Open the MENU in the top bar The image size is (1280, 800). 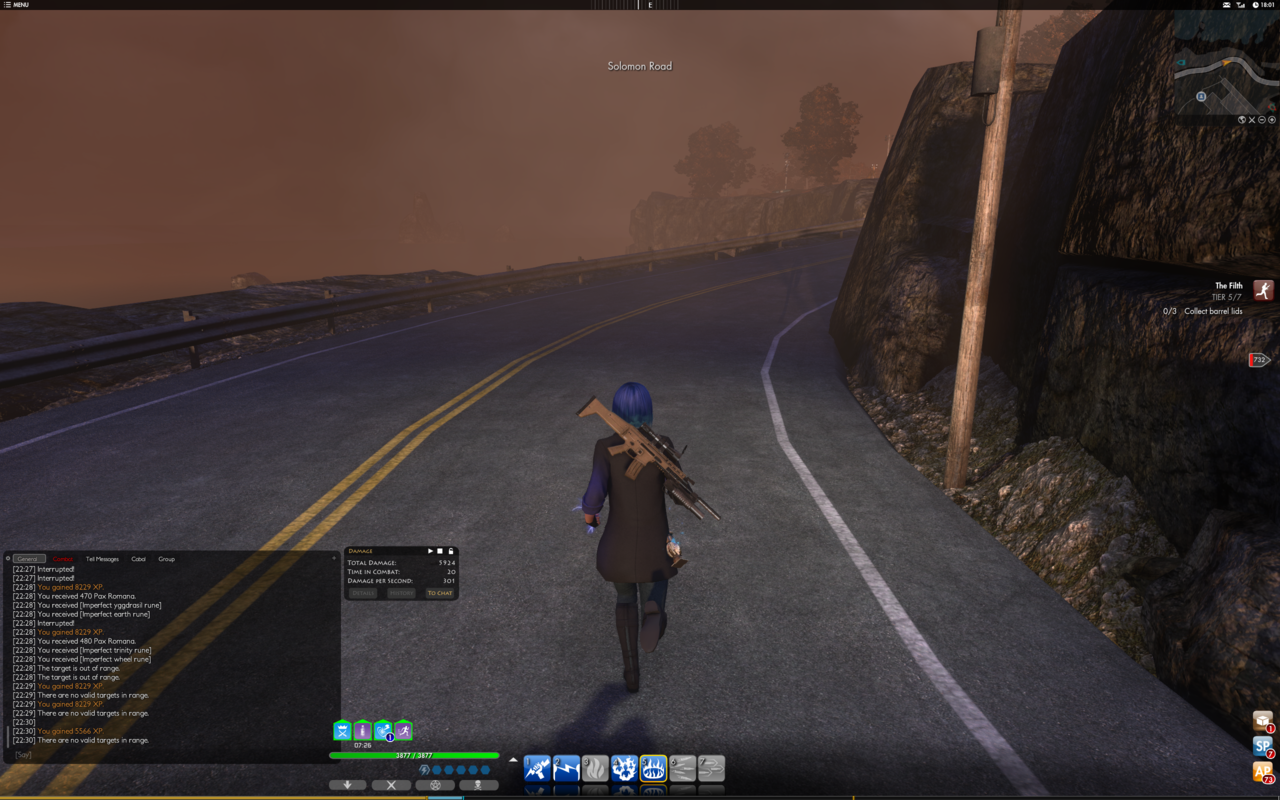coord(16,5)
